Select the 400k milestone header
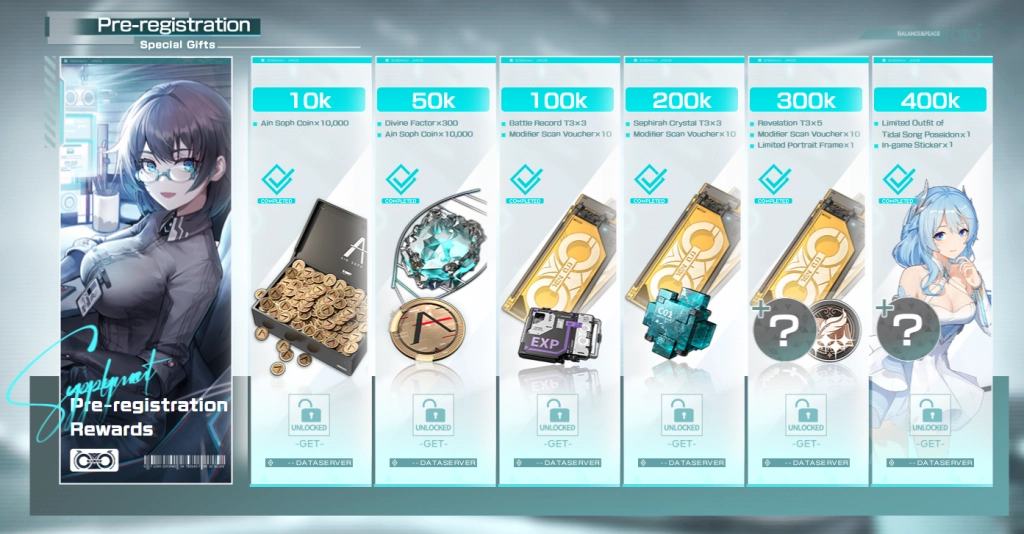The height and width of the screenshot is (534, 1024). click(930, 100)
